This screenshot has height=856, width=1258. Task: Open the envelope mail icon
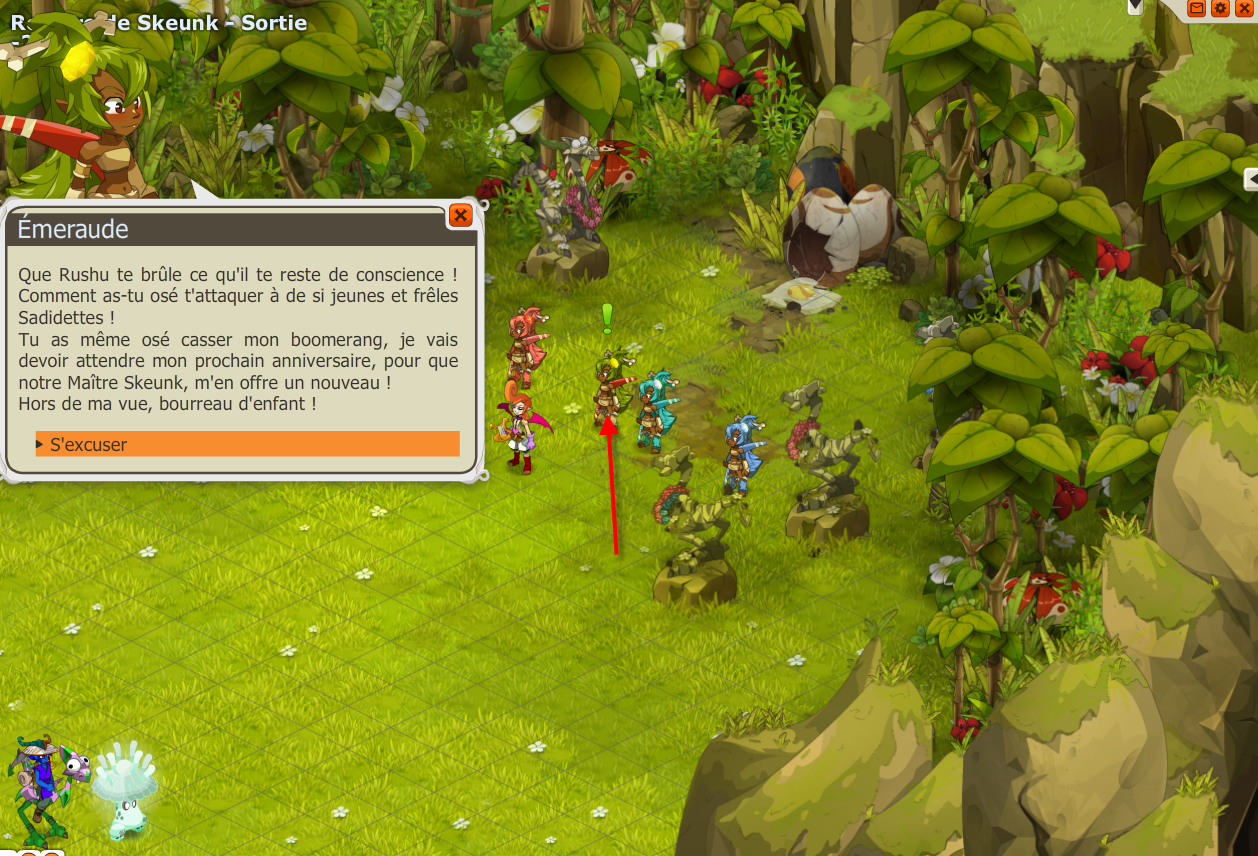coord(1197,8)
